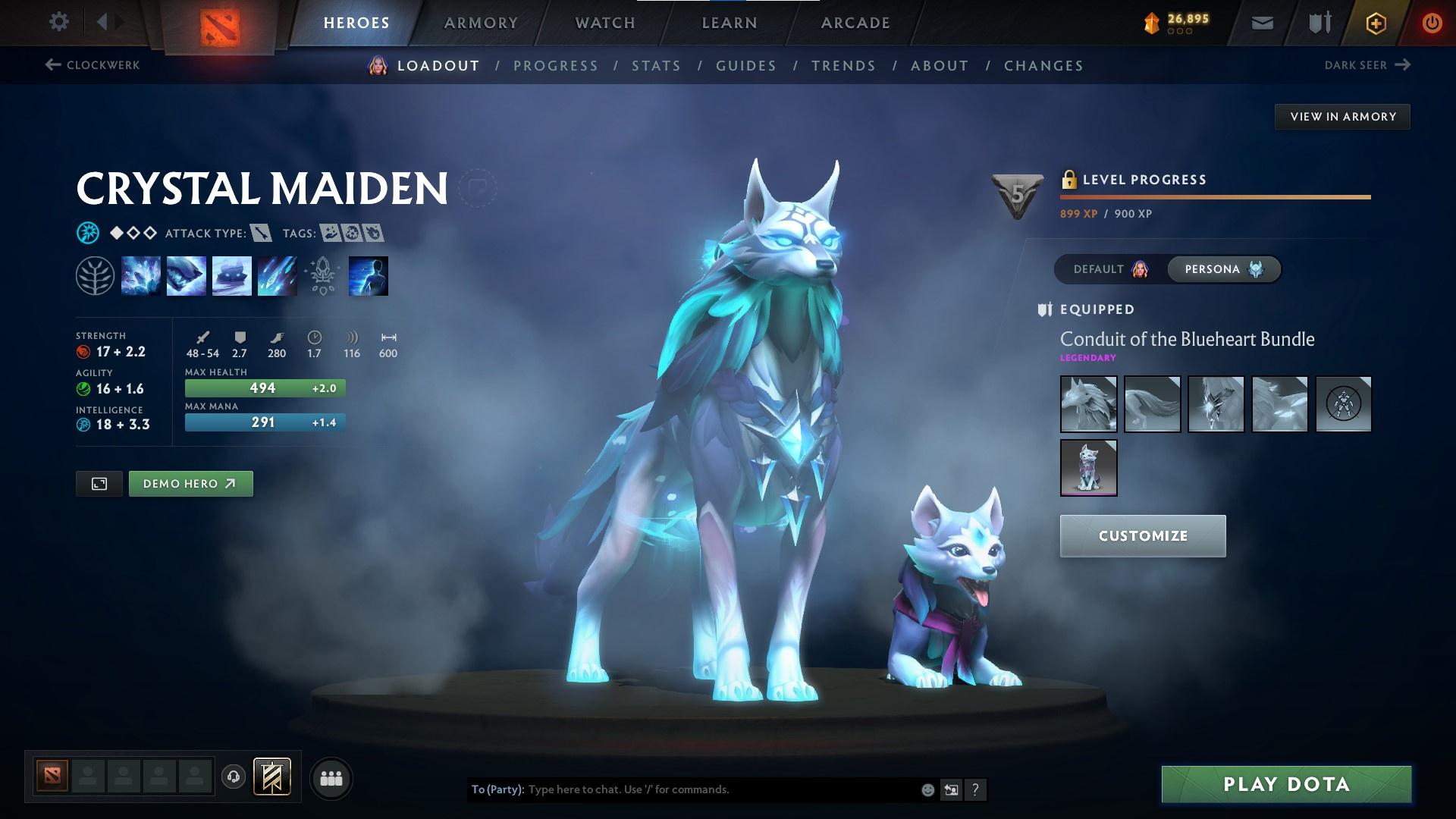Image resolution: width=1456 pixels, height=819 pixels.
Task: Open the mail inbox icon
Action: [x=1263, y=24]
